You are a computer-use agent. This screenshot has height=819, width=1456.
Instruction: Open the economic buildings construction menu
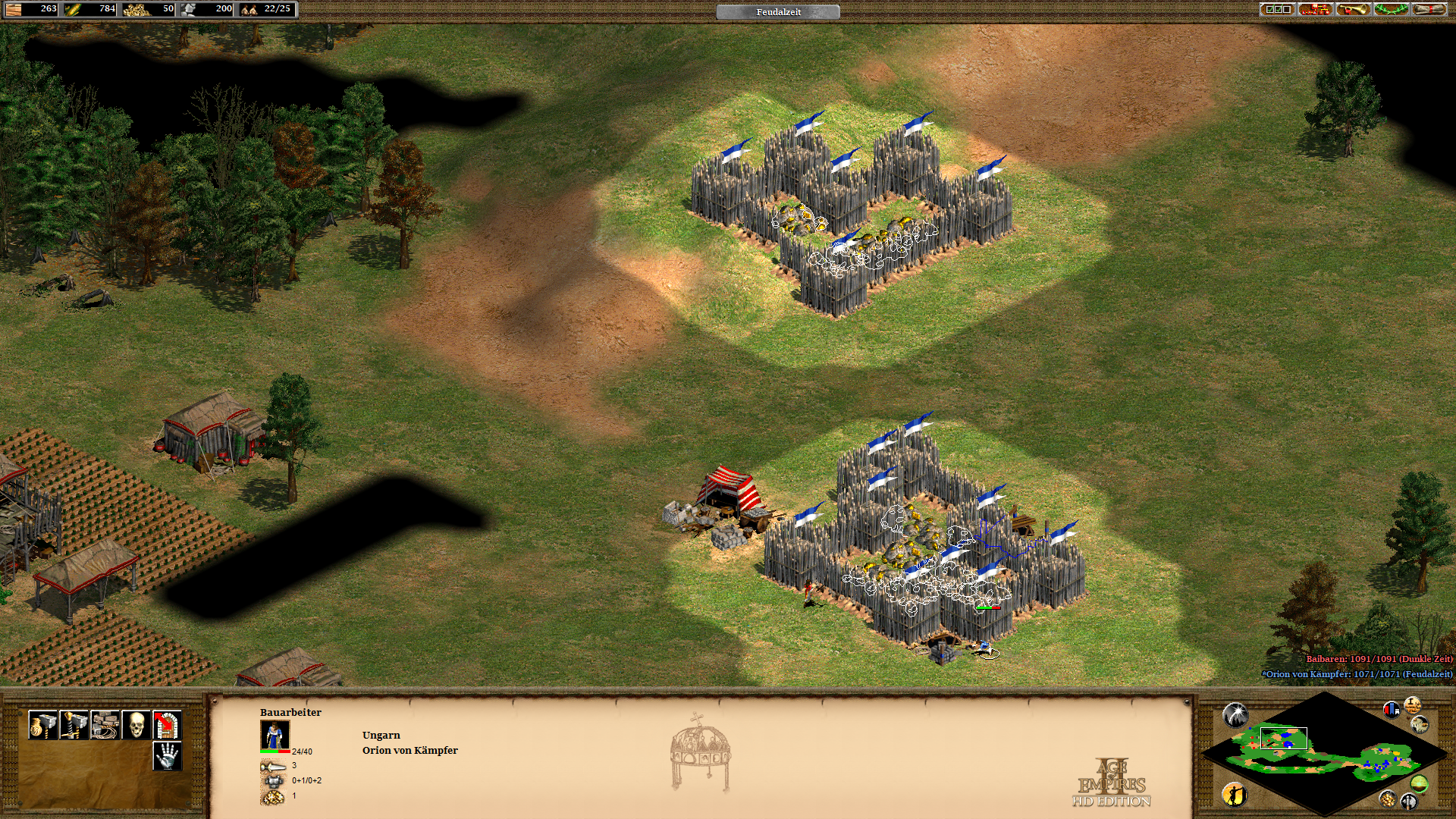point(43,725)
